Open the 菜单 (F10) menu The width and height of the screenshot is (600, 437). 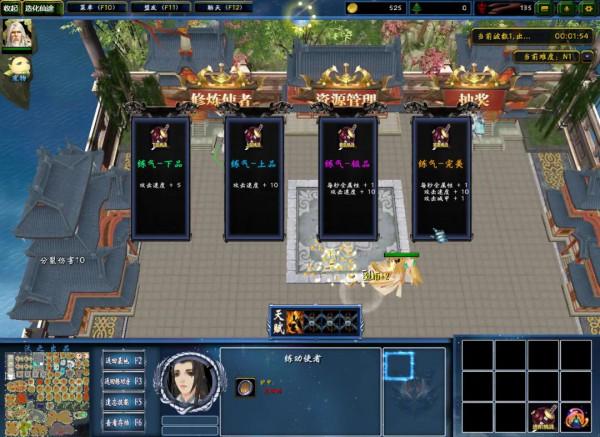(x=98, y=7)
